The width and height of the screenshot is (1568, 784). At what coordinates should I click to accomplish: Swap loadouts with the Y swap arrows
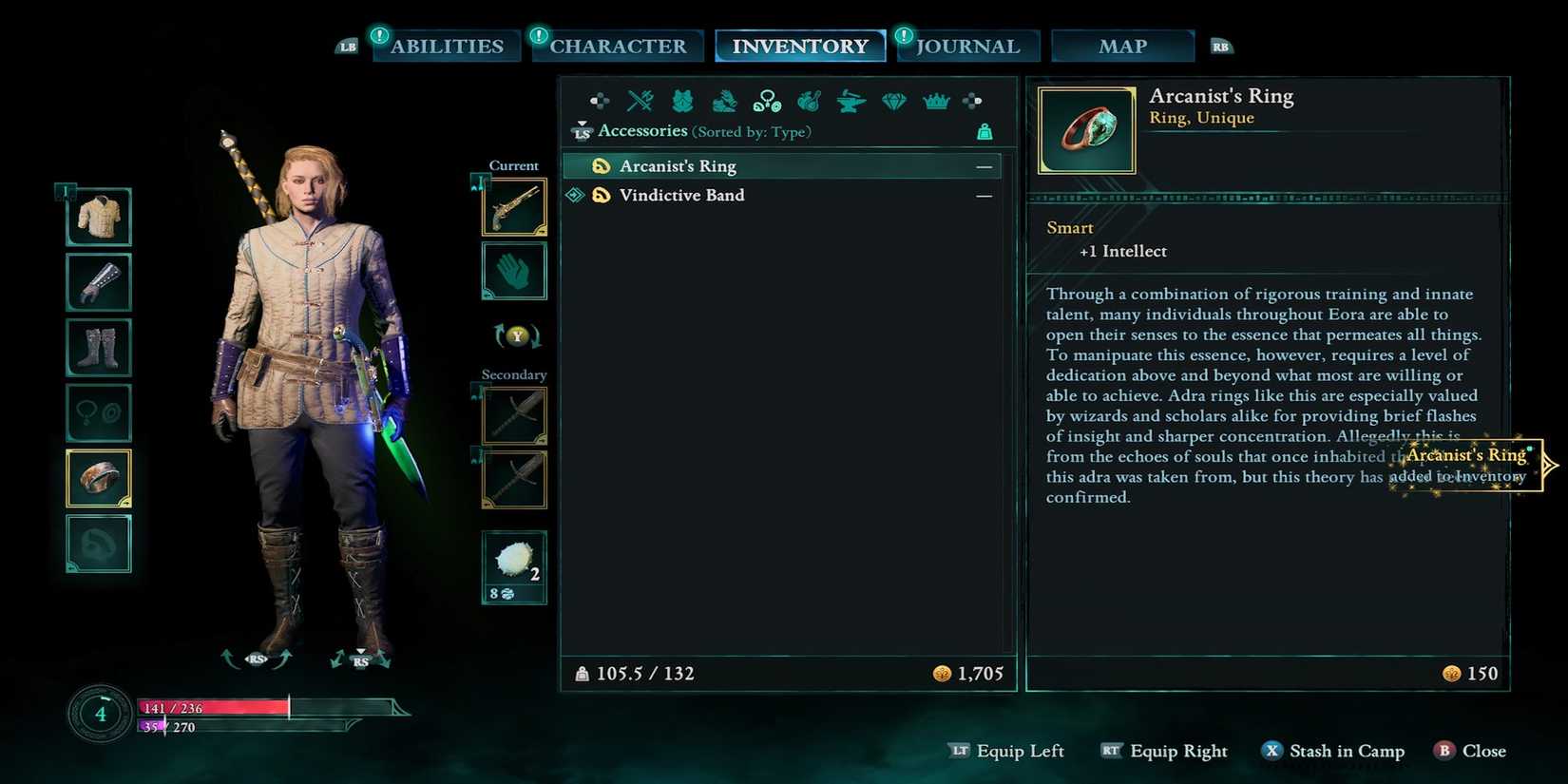click(x=514, y=335)
